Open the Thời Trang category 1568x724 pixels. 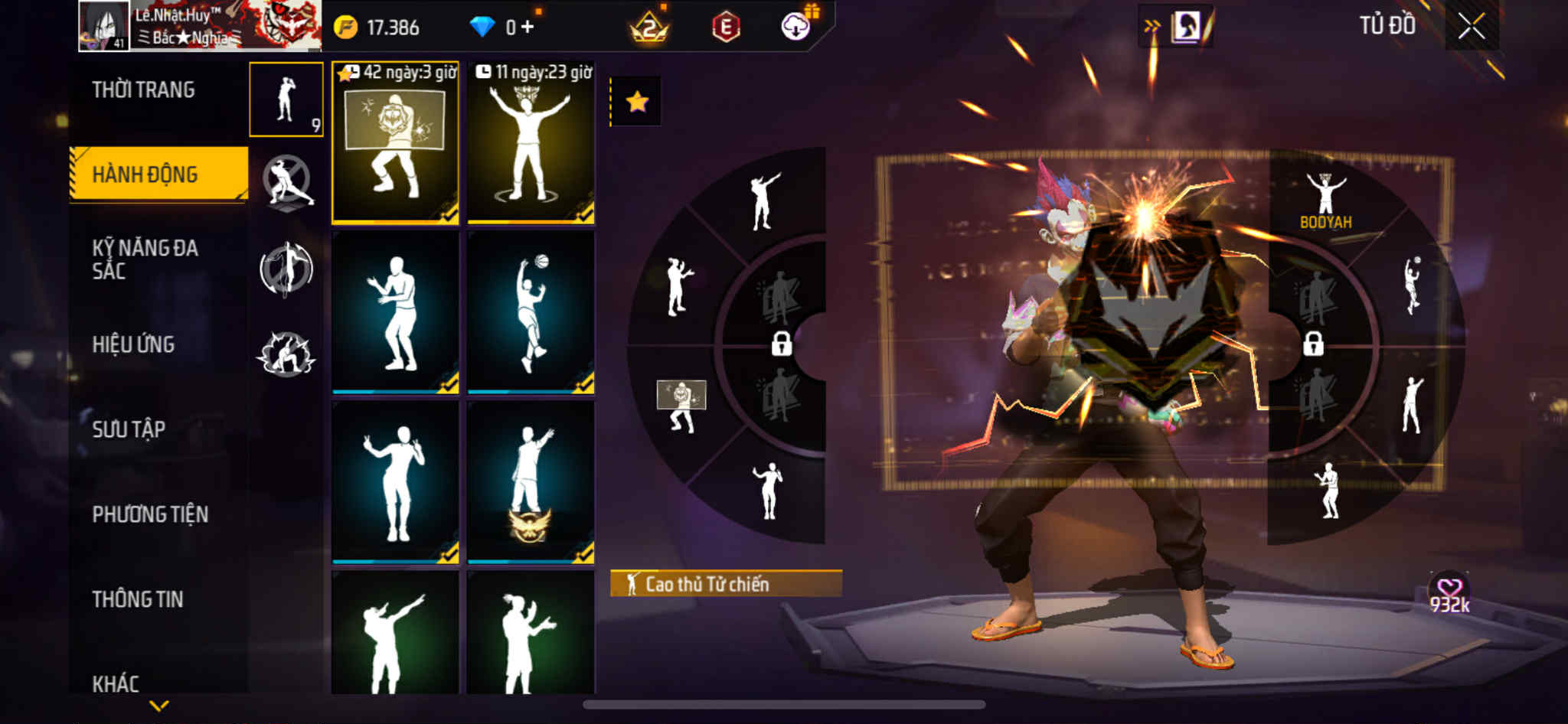pyautogui.click(x=144, y=90)
